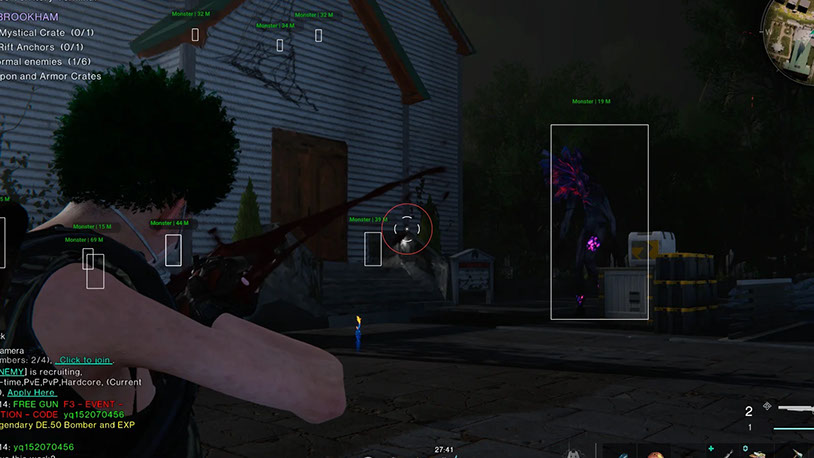Select the Rift Anchors objective
814x458 pixels.
tap(41, 47)
